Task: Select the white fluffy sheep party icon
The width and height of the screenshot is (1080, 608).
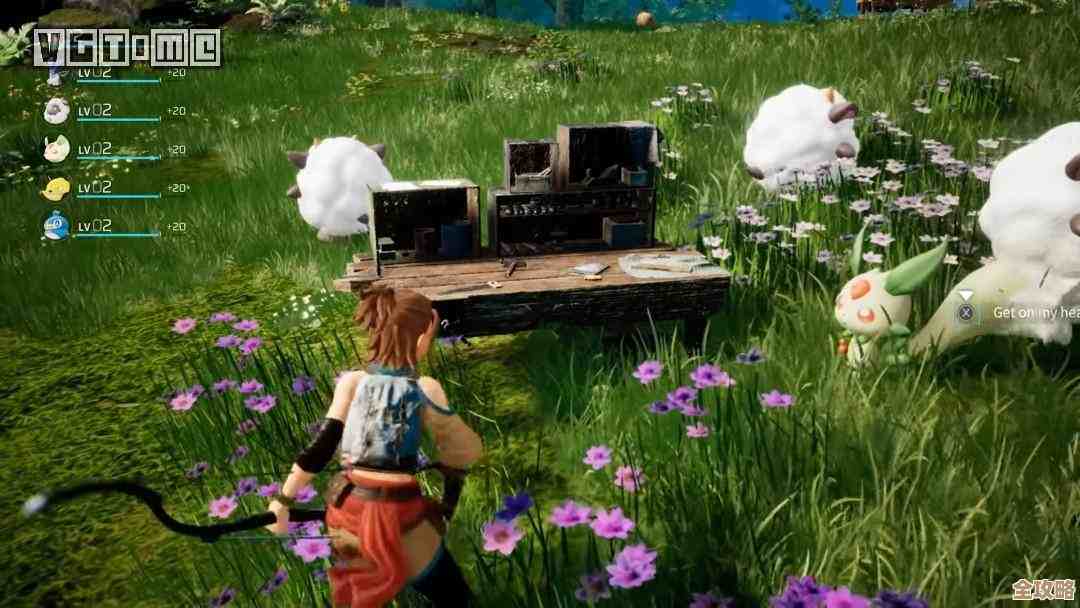Action: click(x=56, y=110)
